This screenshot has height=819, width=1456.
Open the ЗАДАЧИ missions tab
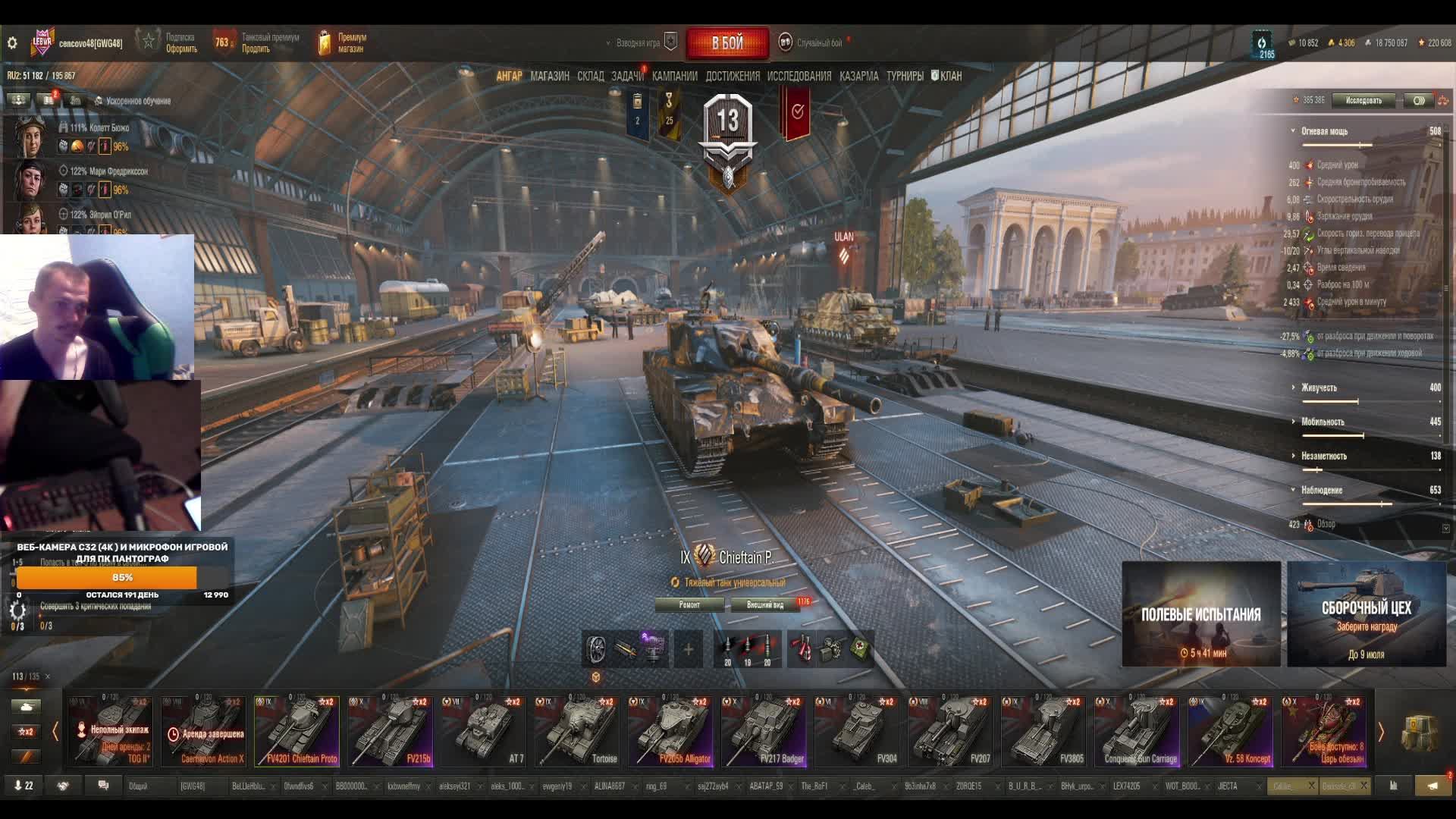pyautogui.click(x=627, y=76)
